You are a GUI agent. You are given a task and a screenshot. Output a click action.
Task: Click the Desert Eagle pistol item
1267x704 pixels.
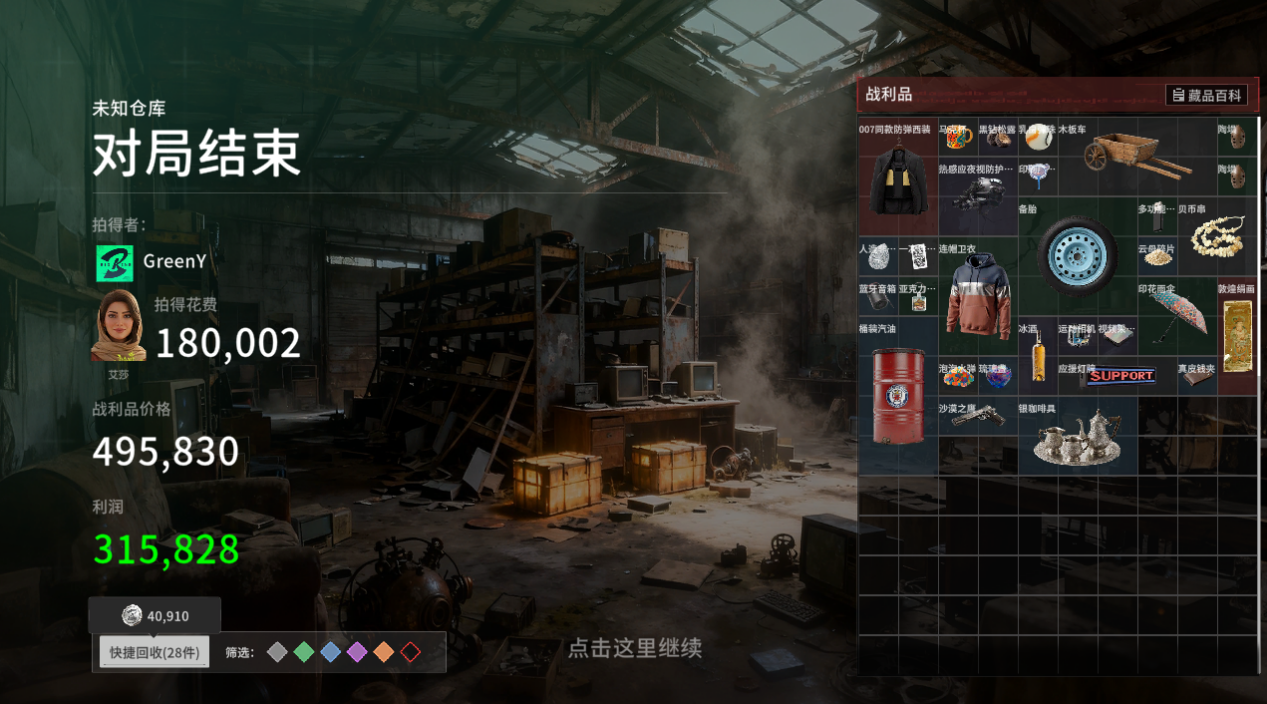977,415
